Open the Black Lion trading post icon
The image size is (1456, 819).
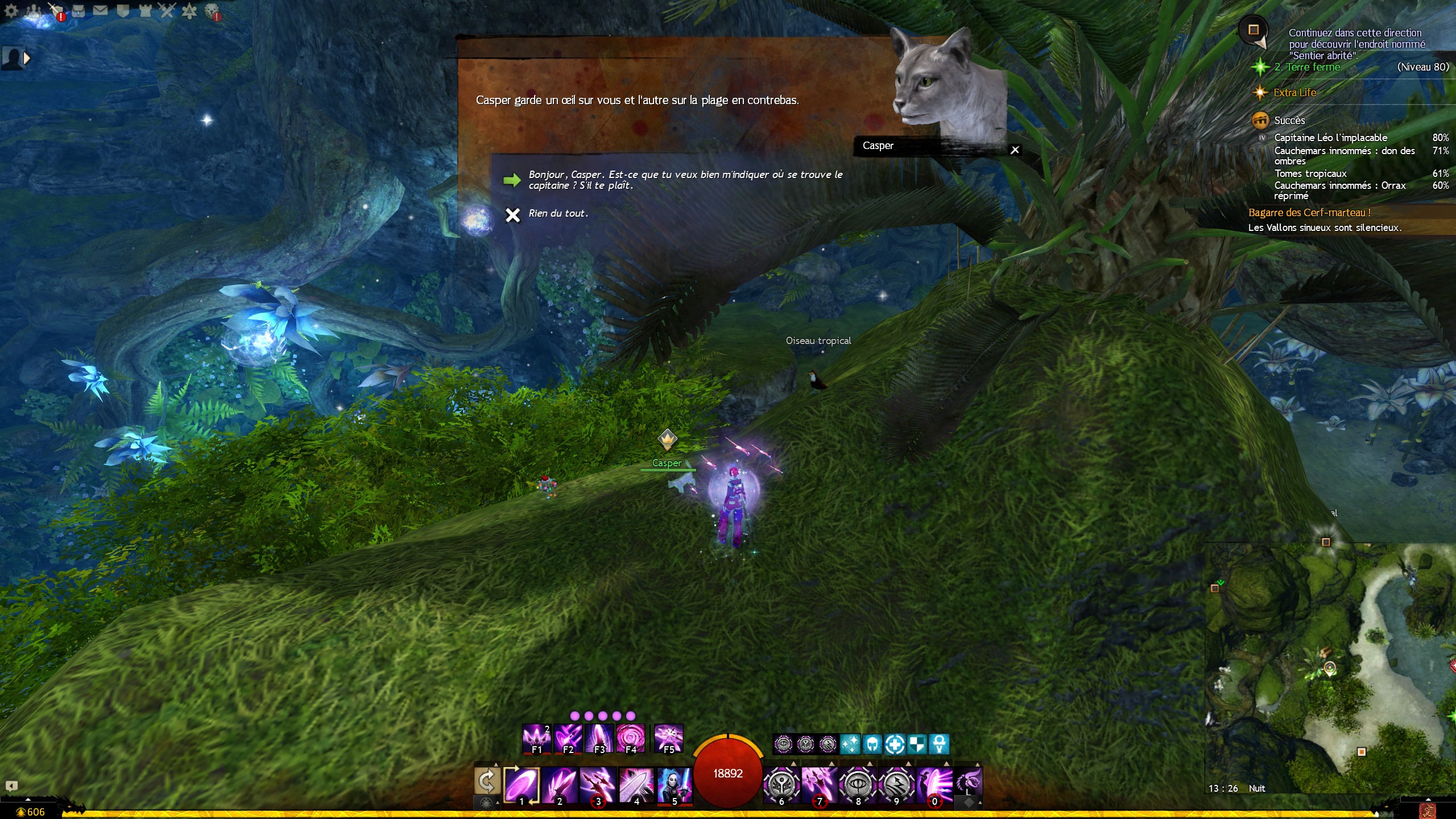[212, 11]
